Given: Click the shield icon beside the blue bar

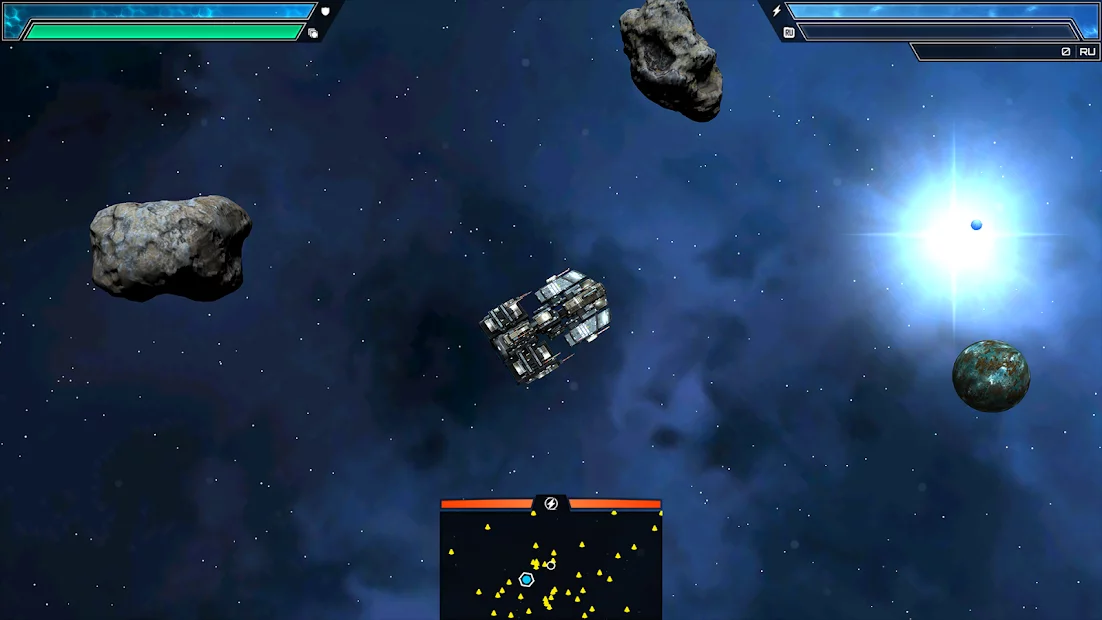Looking at the screenshot, I should tap(325, 11).
